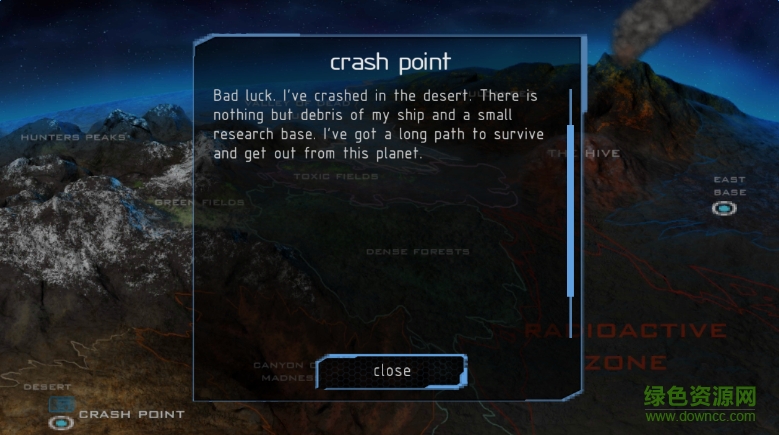
Task: Select the Crash Point map marker
Action: click(61, 422)
